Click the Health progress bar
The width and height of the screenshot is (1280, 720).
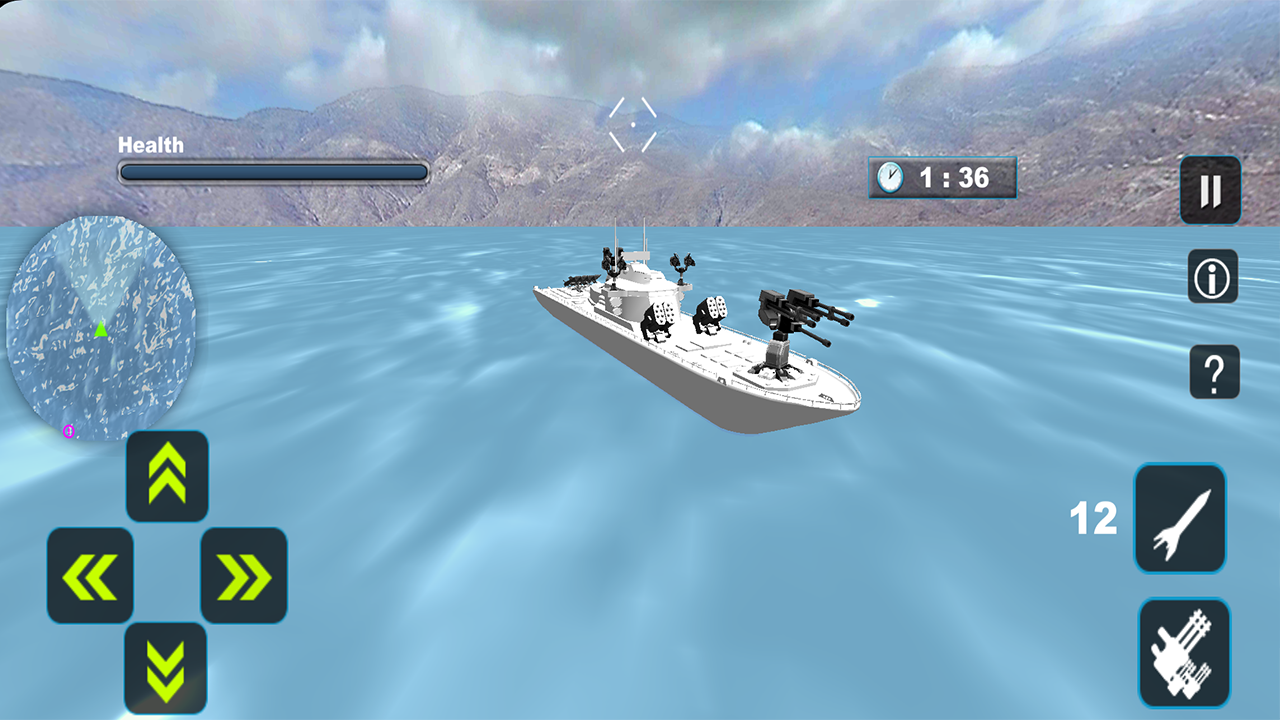(x=272, y=172)
